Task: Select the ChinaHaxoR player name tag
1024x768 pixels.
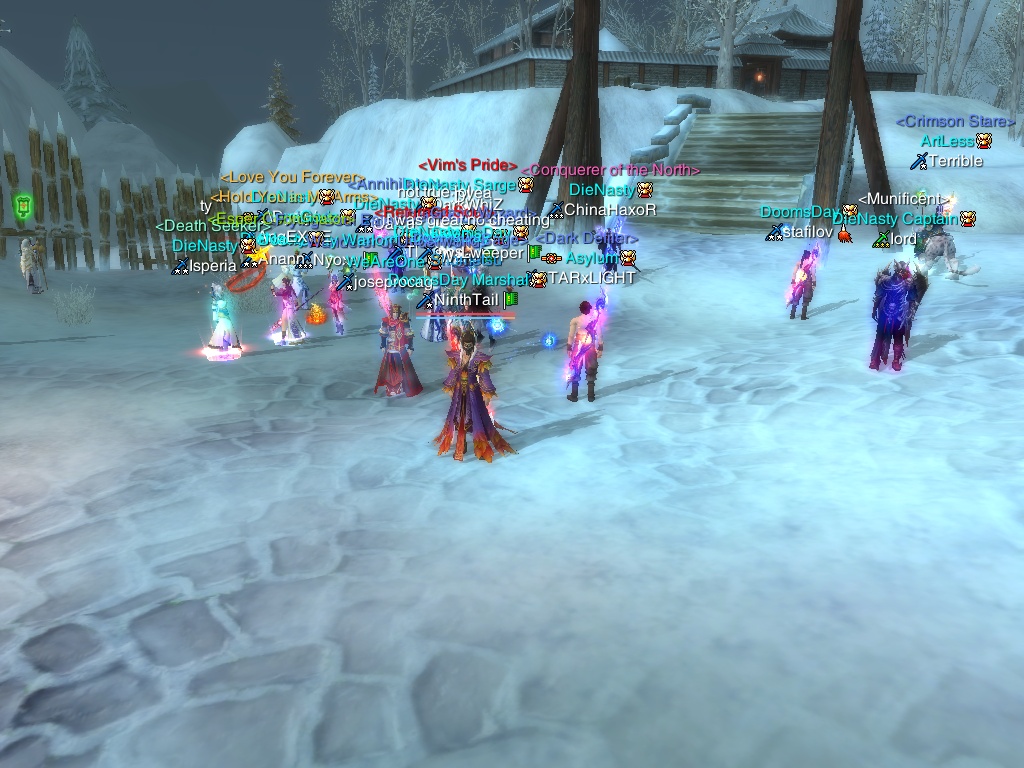Action: point(610,210)
